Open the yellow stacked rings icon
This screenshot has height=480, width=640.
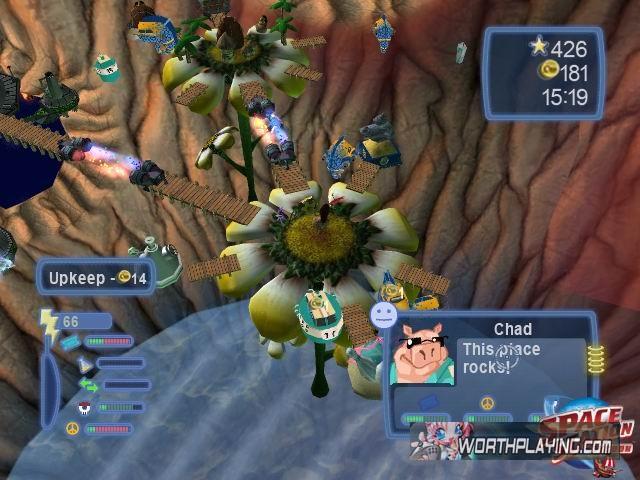[x=598, y=358]
